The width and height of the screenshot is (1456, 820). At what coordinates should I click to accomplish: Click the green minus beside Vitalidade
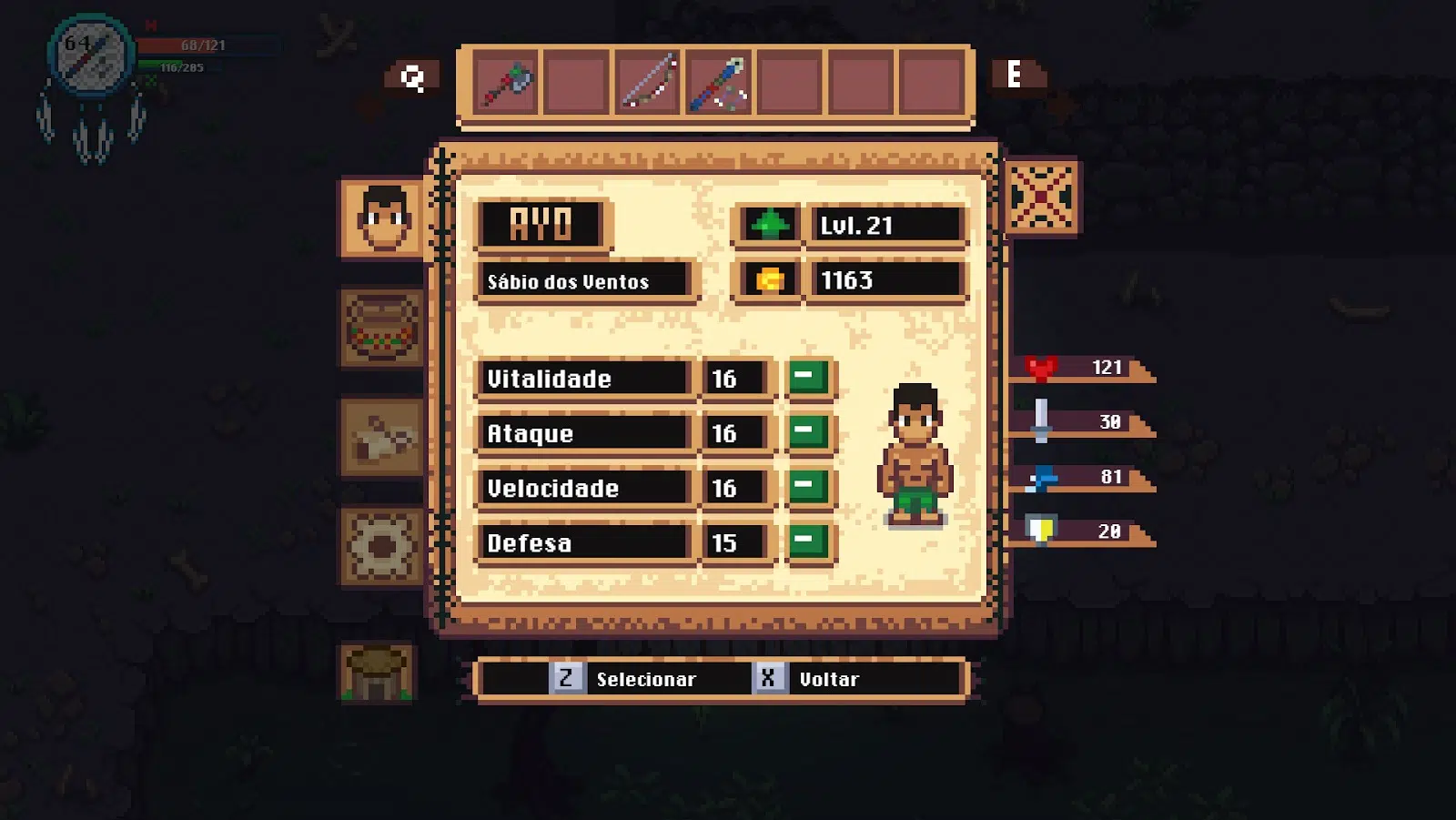pos(807,378)
